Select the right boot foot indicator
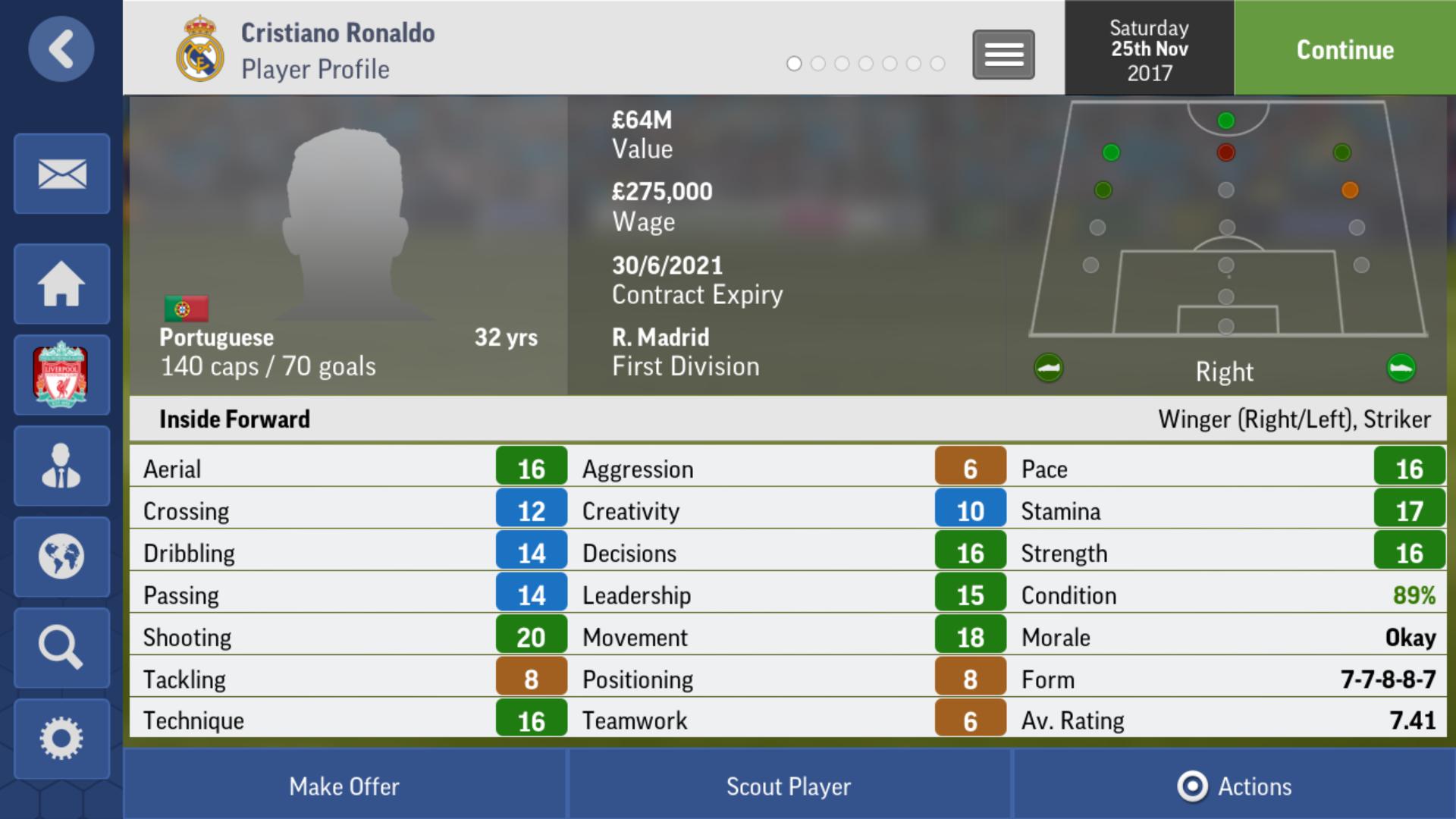1456x819 pixels. pos(1401,369)
